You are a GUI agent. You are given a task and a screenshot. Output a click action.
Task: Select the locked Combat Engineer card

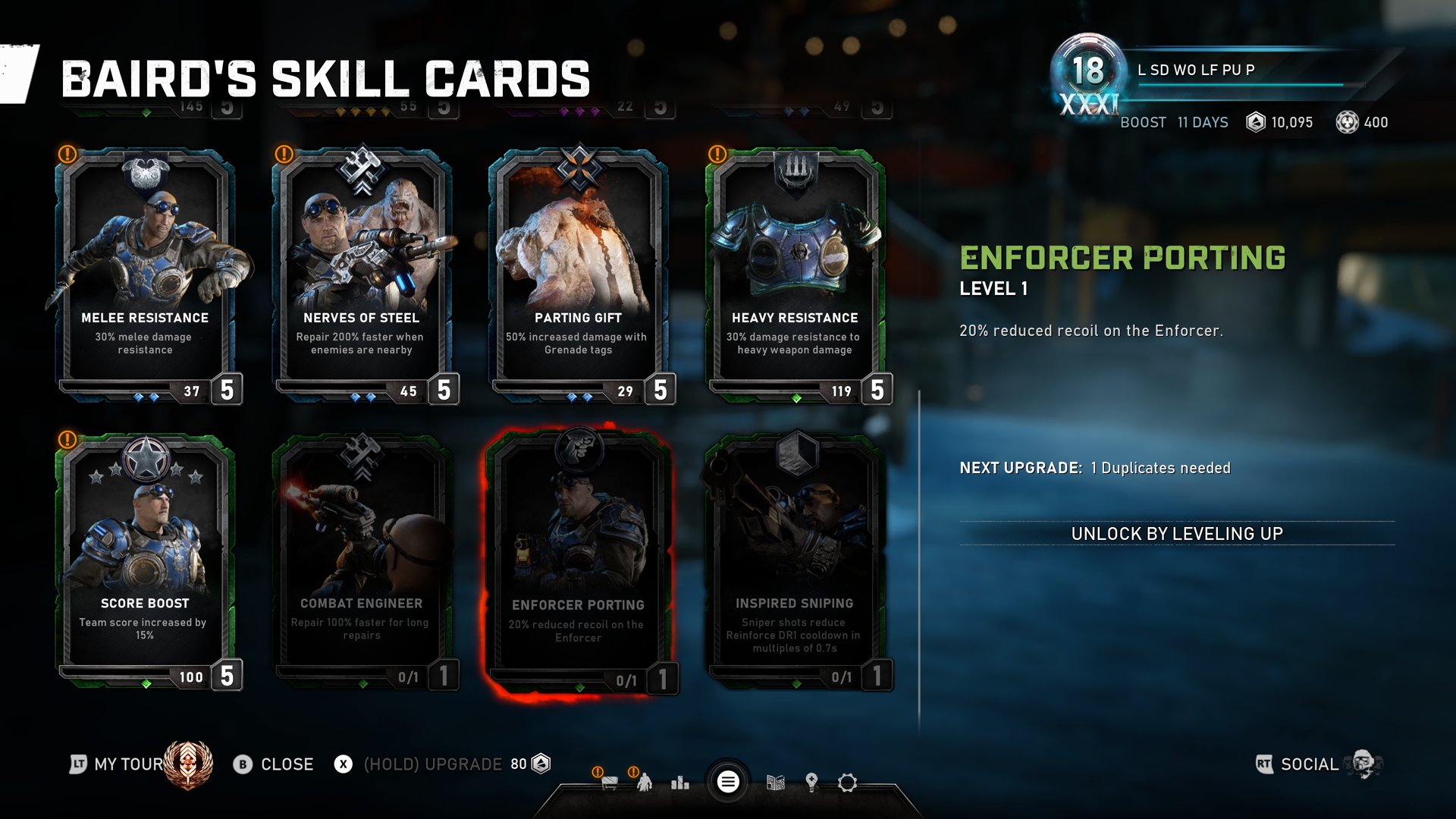362,560
